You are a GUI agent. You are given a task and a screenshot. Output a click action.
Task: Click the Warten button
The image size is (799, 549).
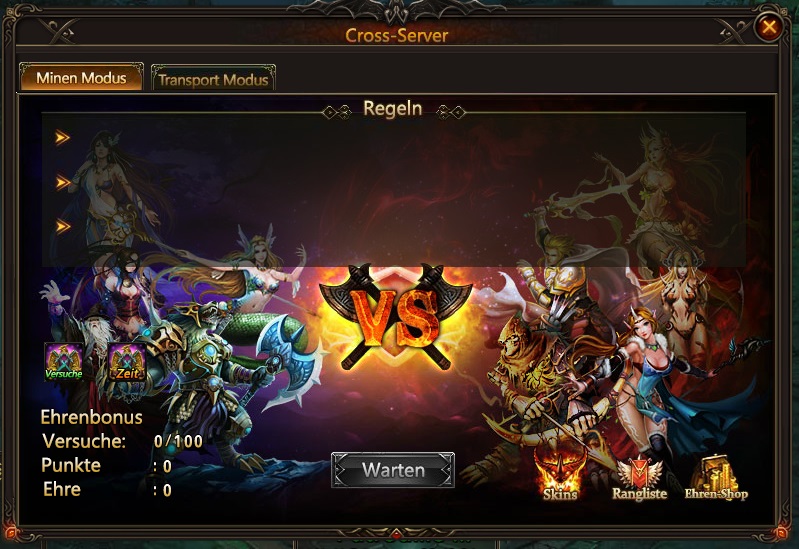tap(393, 470)
